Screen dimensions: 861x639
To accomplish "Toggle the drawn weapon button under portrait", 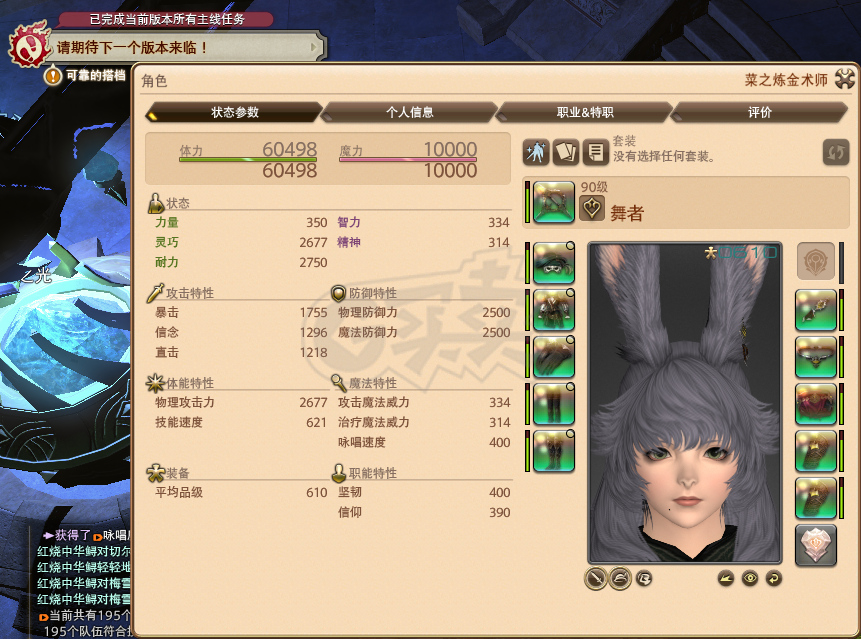I will [597, 578].
